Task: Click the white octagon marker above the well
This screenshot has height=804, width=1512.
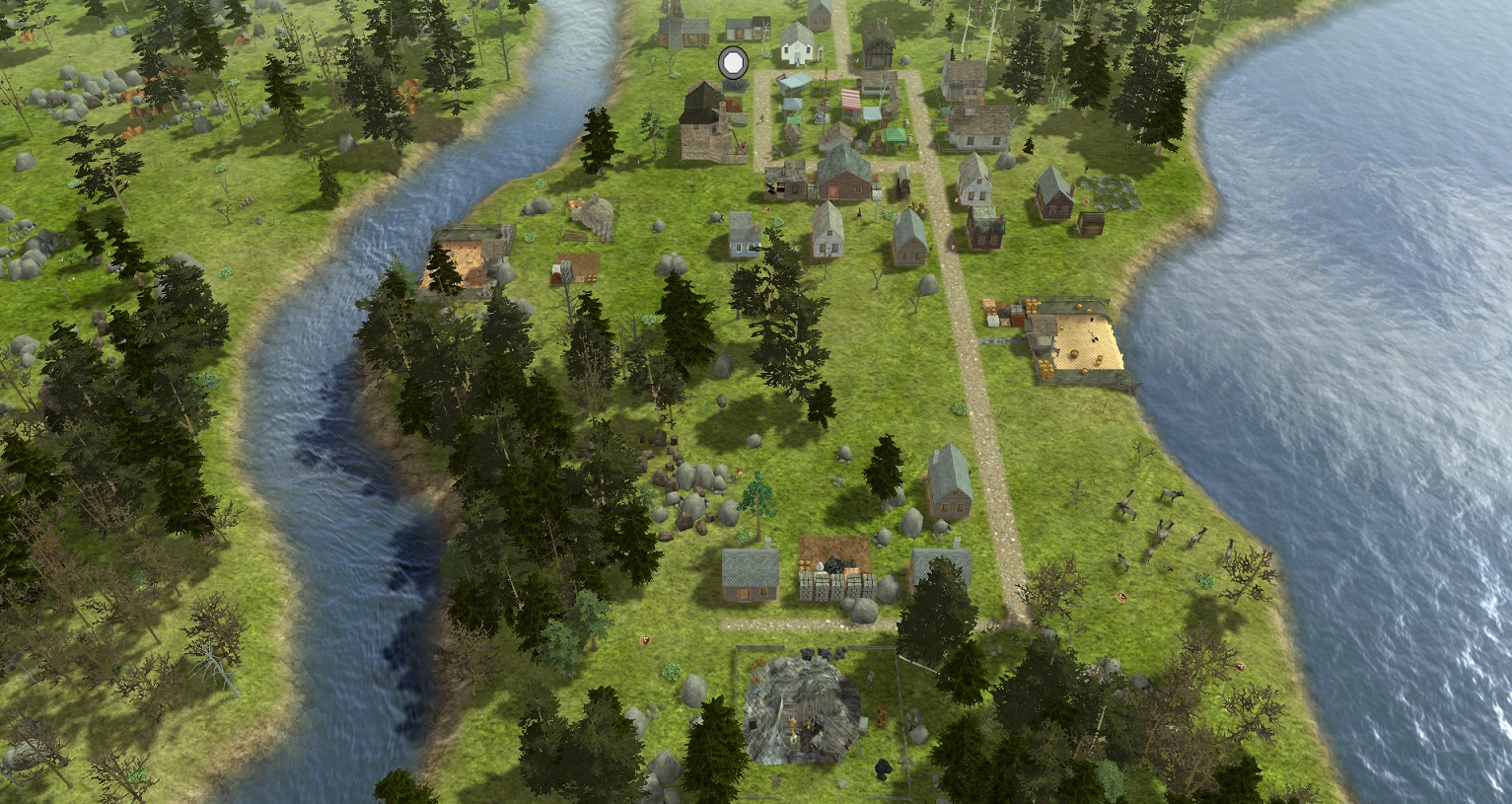Action: (x=733, y=63)
